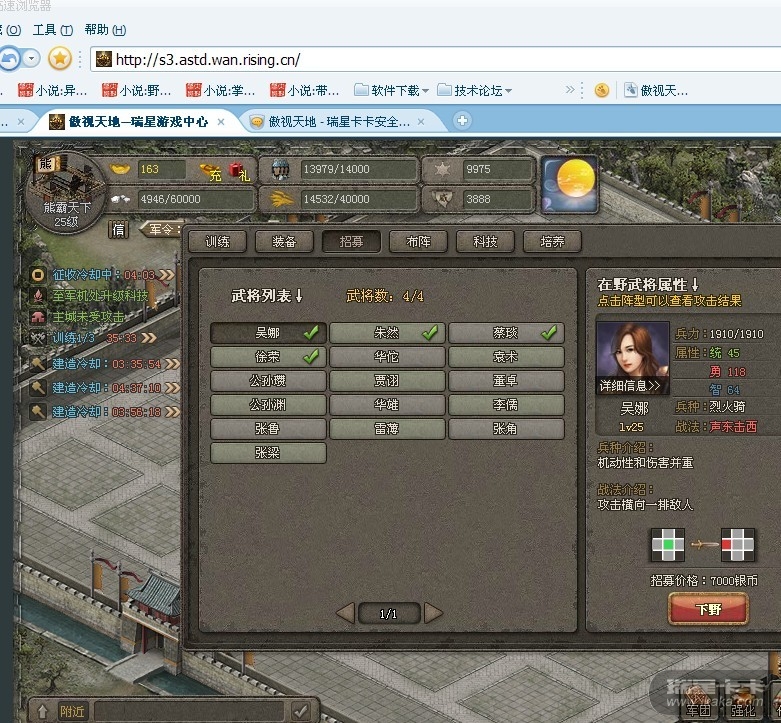The width and height of the screenshot is (781, 723).
Task: Select the 布阵 tab
Action: click(418, 241)
